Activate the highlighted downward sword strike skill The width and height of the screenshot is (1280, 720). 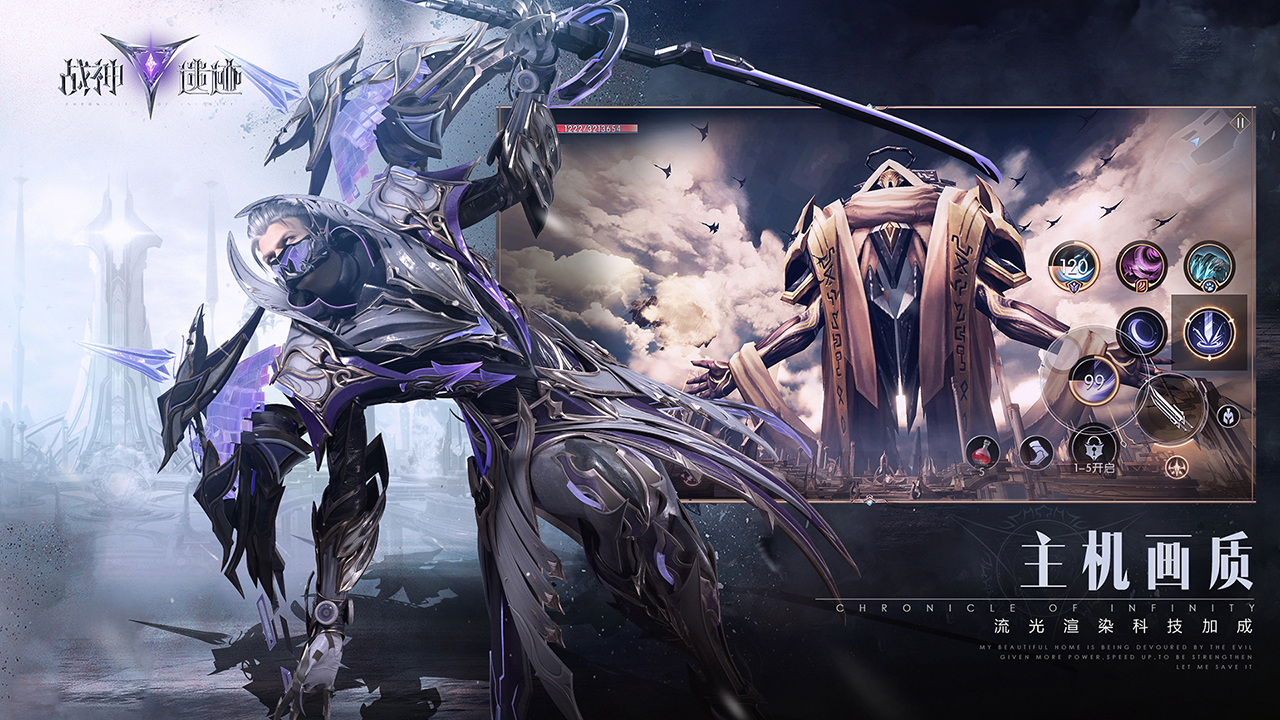(x=1209, y=333)
